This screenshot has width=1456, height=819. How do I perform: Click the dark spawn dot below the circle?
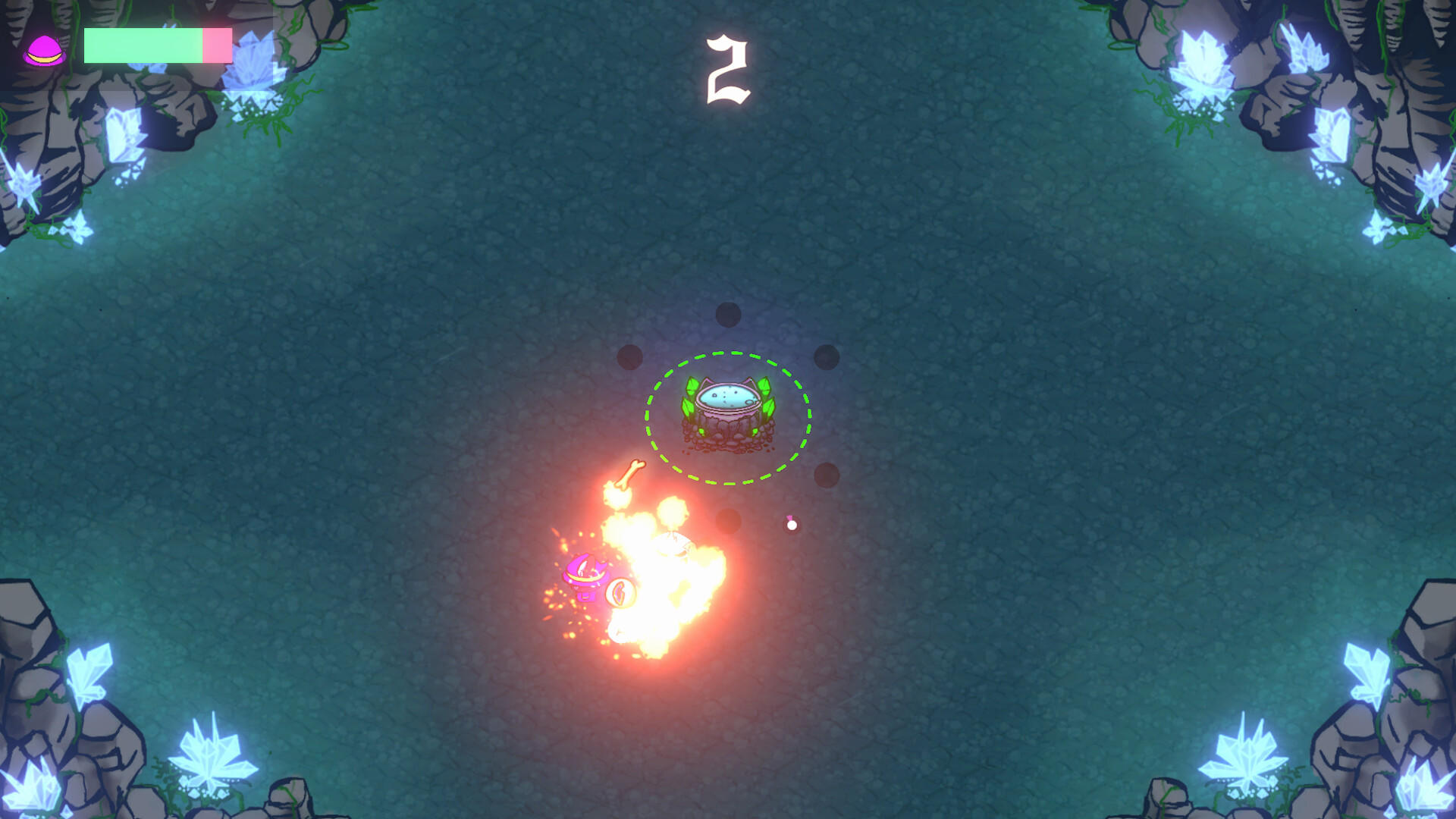tap(726, 520)
